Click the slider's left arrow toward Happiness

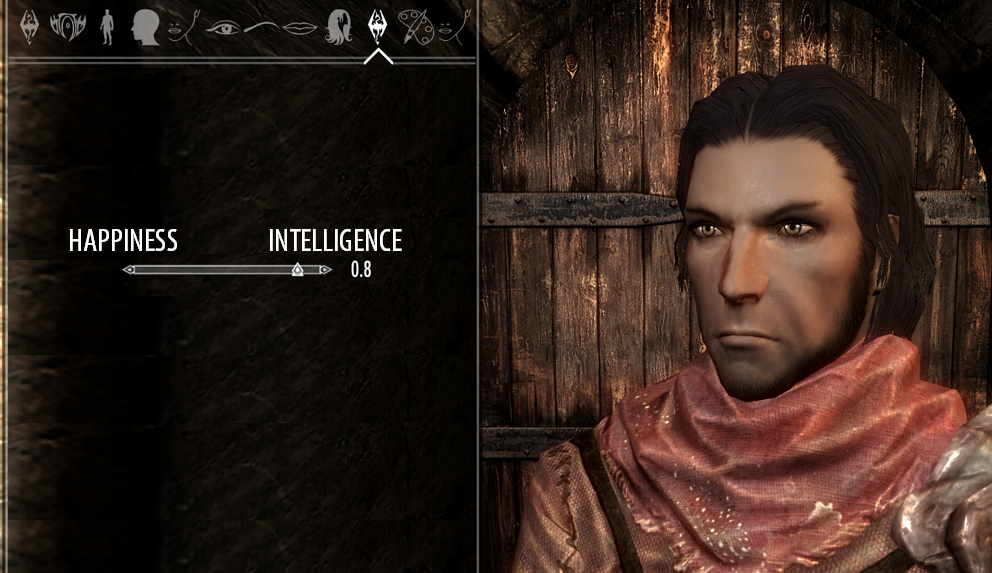point(128,270)
